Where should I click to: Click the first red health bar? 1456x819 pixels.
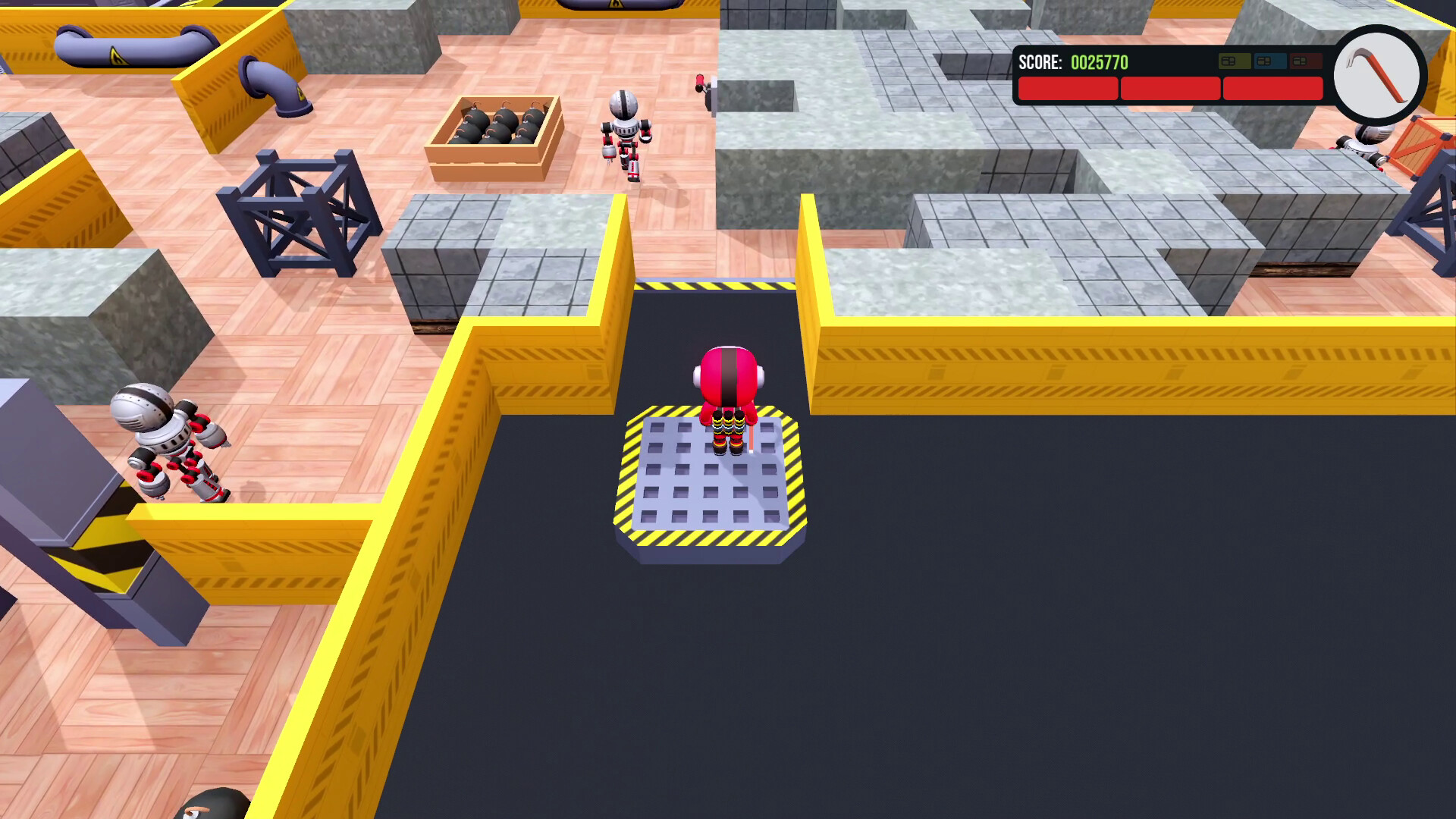pyautogui.click(x=1068, y=88)
